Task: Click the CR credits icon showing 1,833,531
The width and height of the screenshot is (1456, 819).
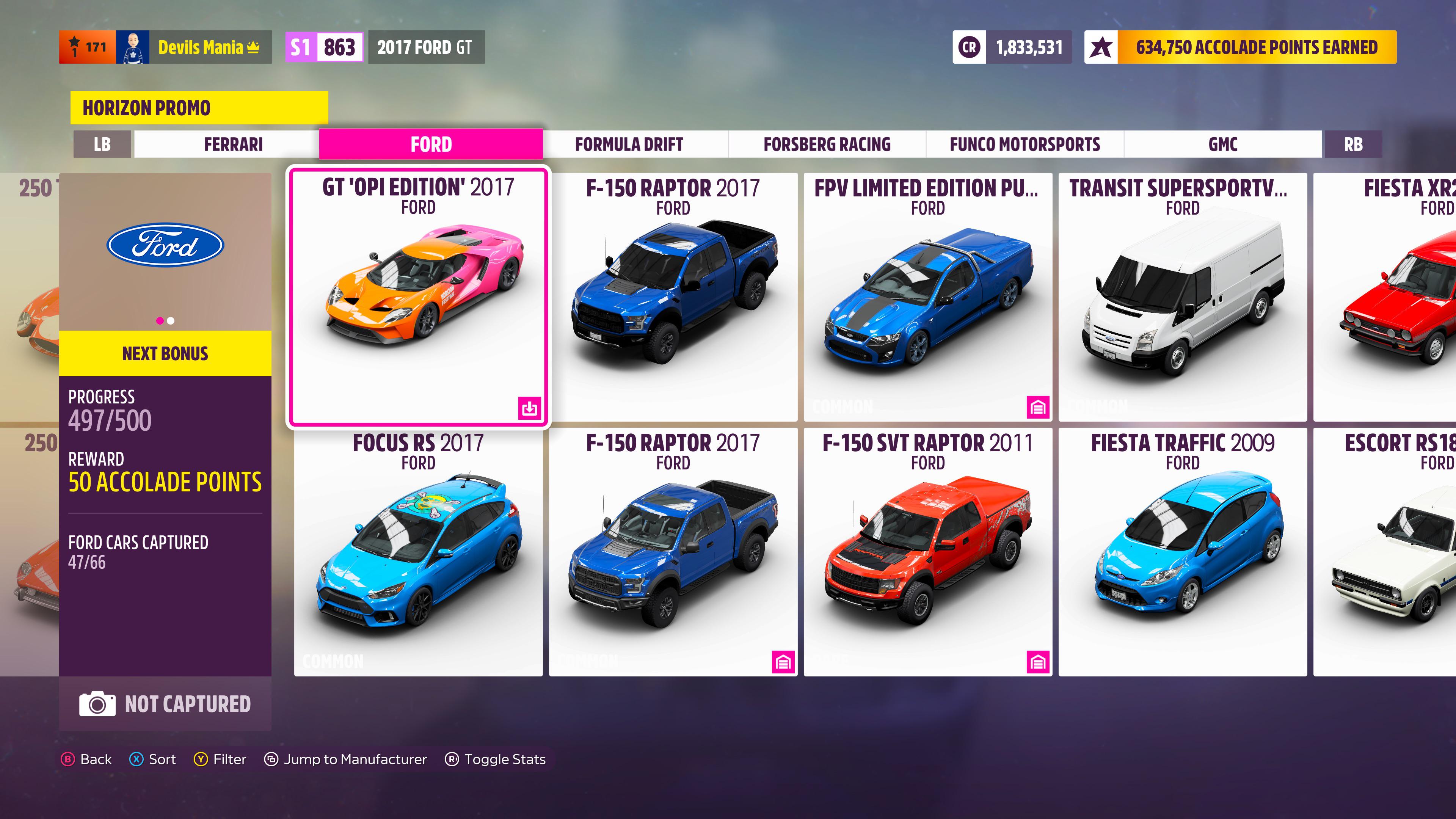Action: pyautogui.click(x=970, y=47)
